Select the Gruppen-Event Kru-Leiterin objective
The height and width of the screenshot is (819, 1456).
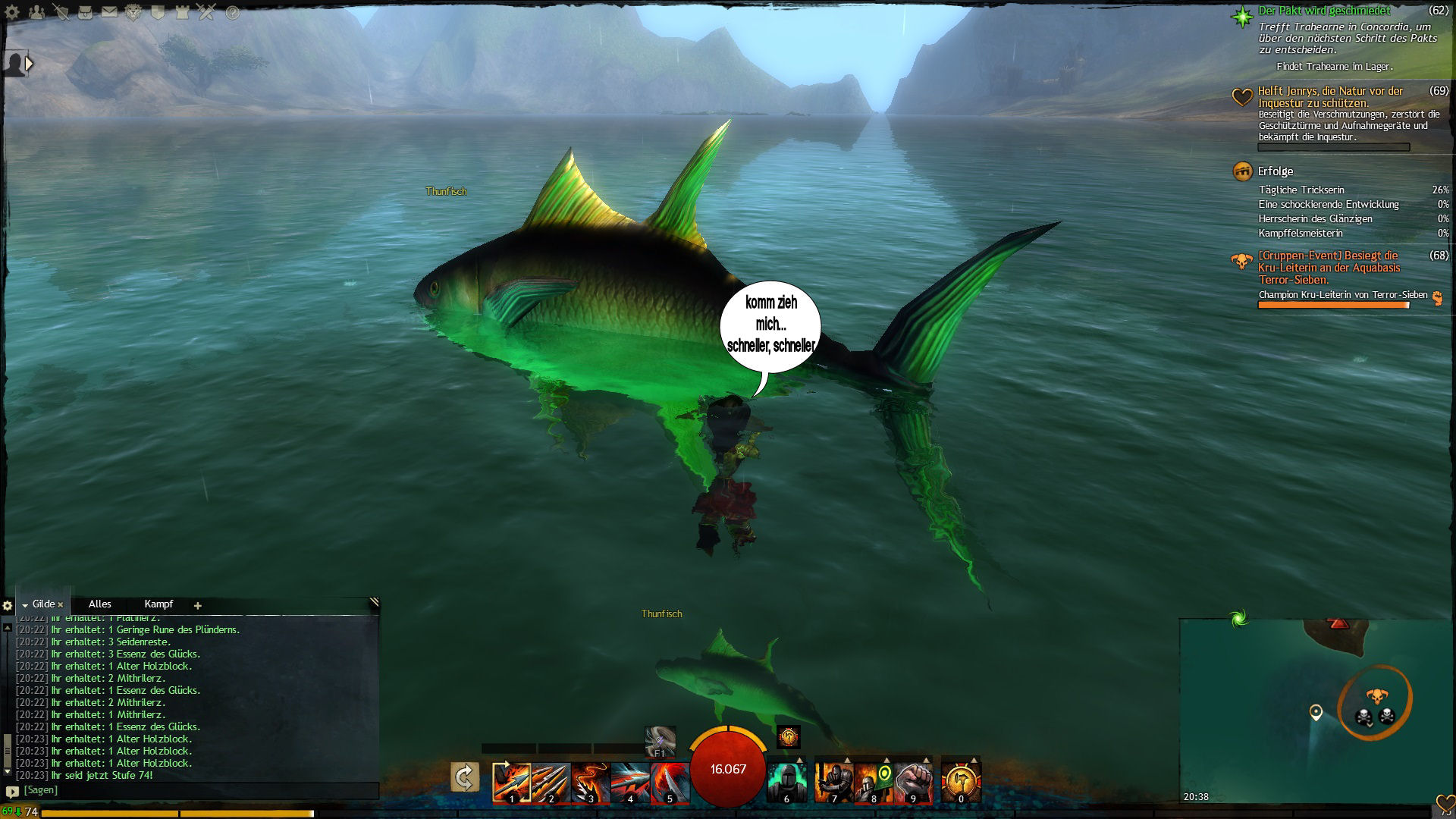pyautogui.click(x=1328, y=268)
